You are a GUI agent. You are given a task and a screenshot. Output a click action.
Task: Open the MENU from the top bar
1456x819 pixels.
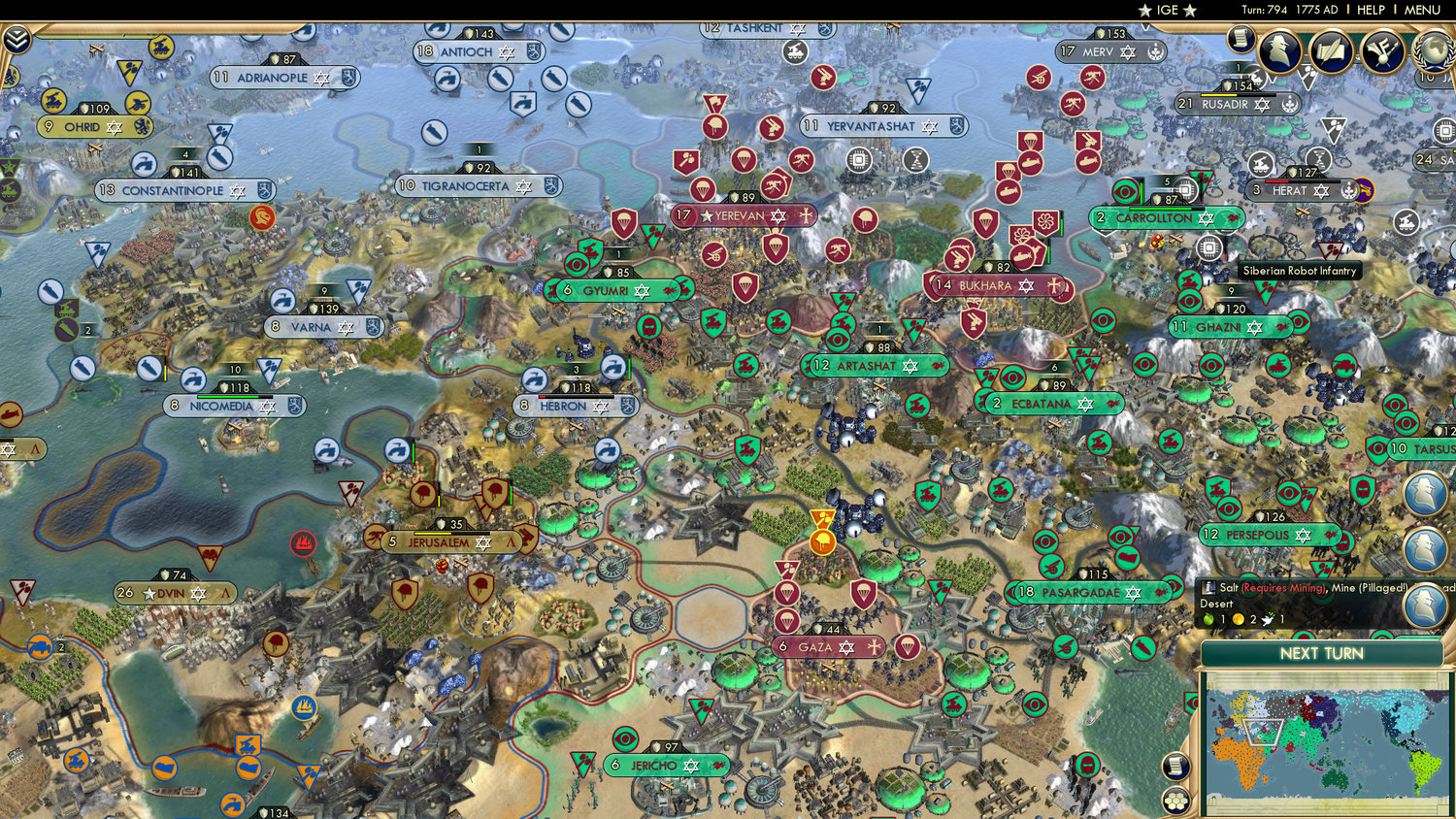pos(1421,10)
